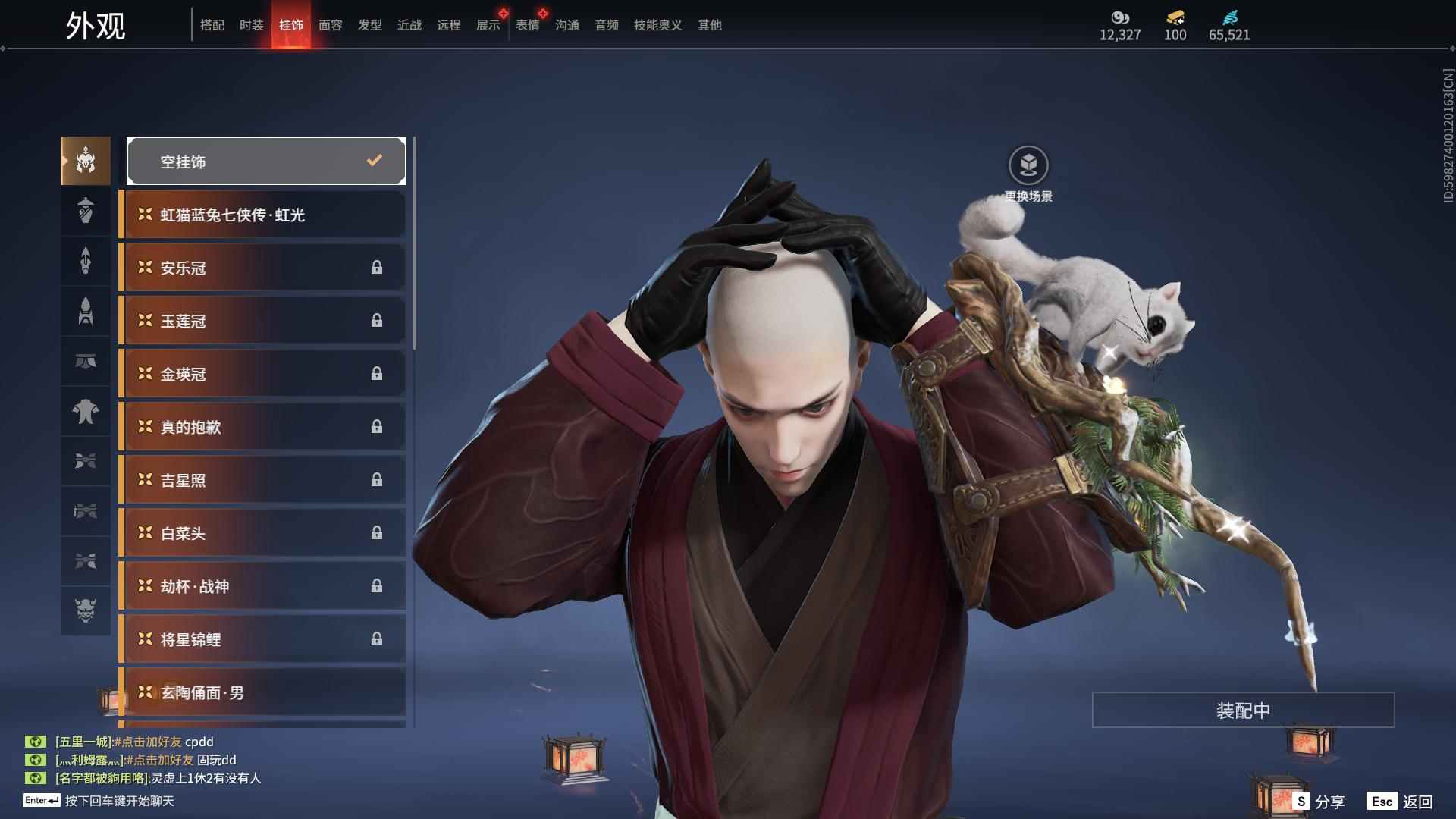
Task: Pick the 安乐冠 accessory
Action: click(263, 268)
